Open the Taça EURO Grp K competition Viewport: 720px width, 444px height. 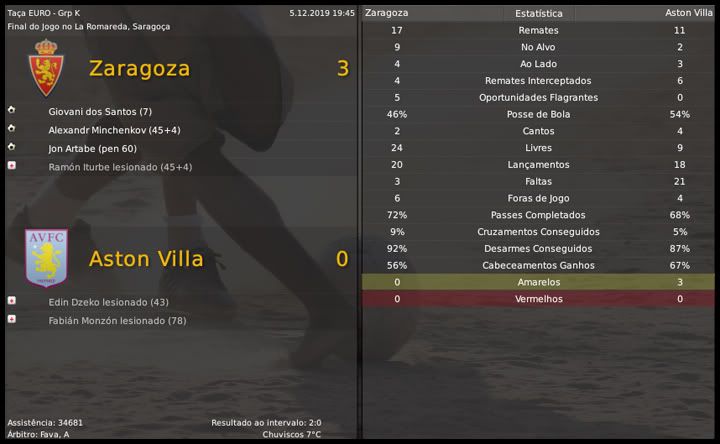(46, 13)
